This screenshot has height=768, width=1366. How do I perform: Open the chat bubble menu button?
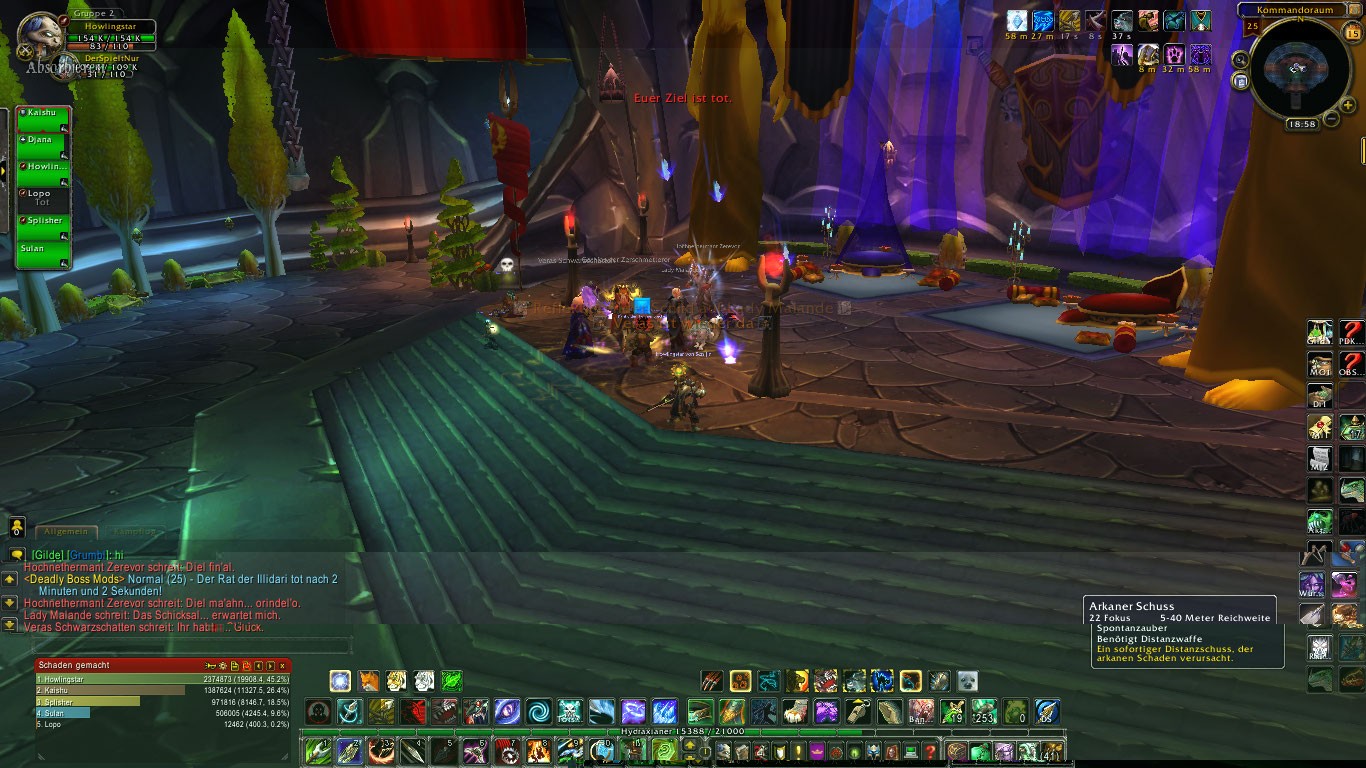click(x=17, y=554)
